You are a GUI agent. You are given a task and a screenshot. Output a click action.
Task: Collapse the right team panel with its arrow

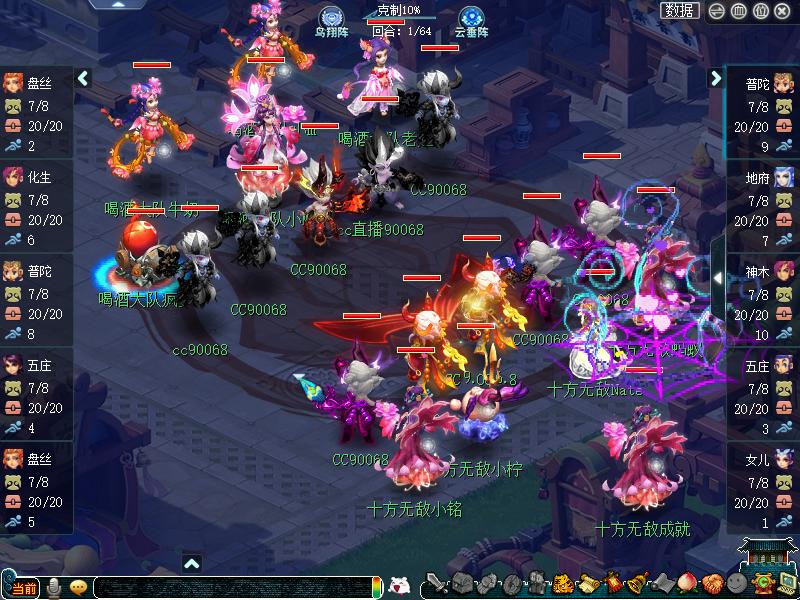pos(717,78)
